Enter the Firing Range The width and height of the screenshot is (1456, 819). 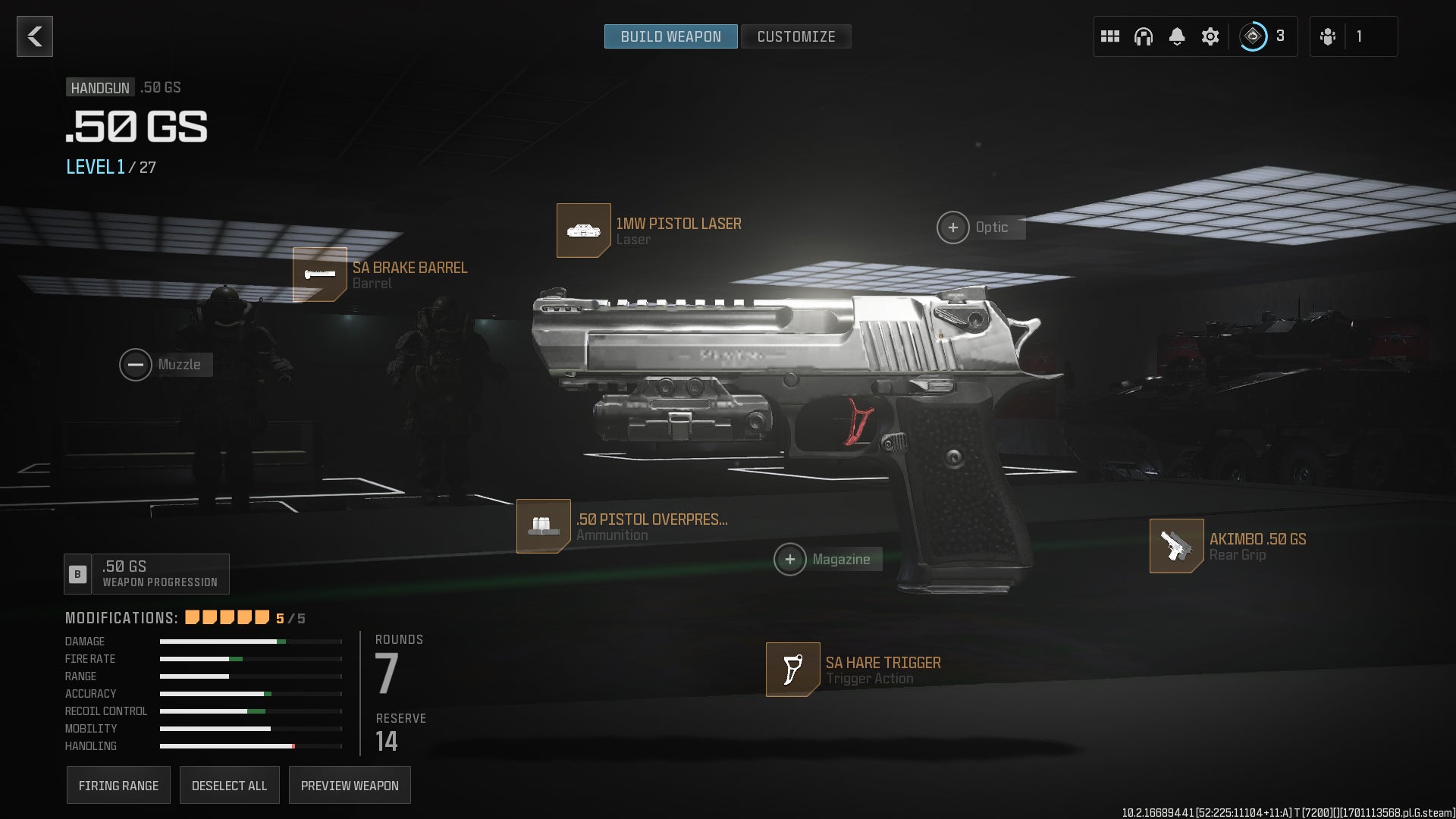pyautogui.click(x=118, y=785)
